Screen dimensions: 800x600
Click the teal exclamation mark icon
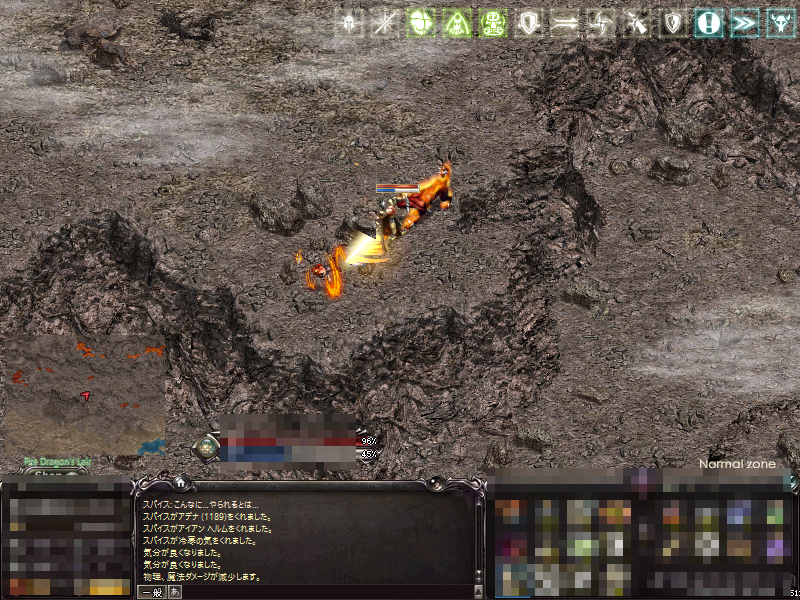[x=709, y=23]
